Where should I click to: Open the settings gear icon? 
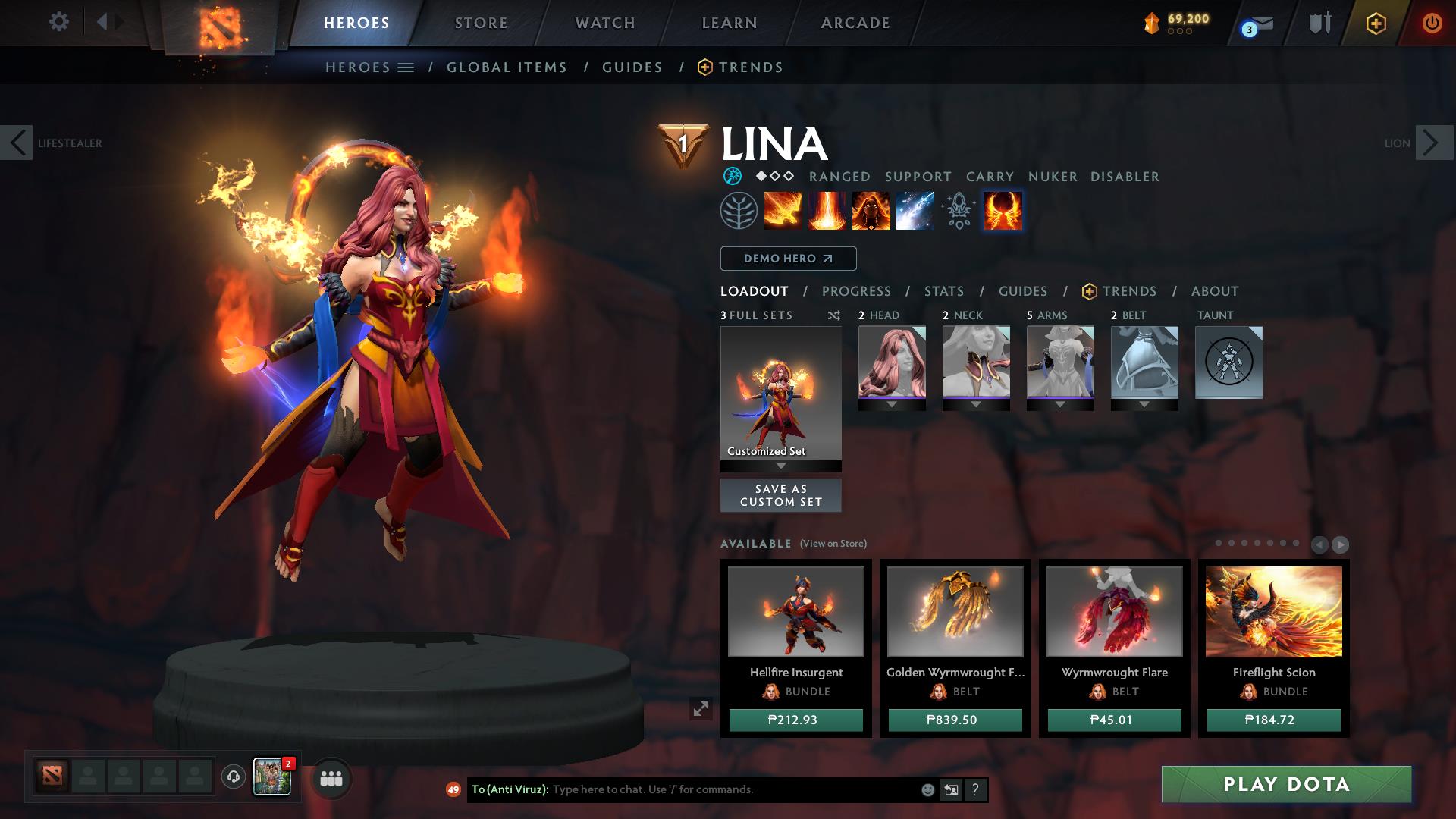58,21
